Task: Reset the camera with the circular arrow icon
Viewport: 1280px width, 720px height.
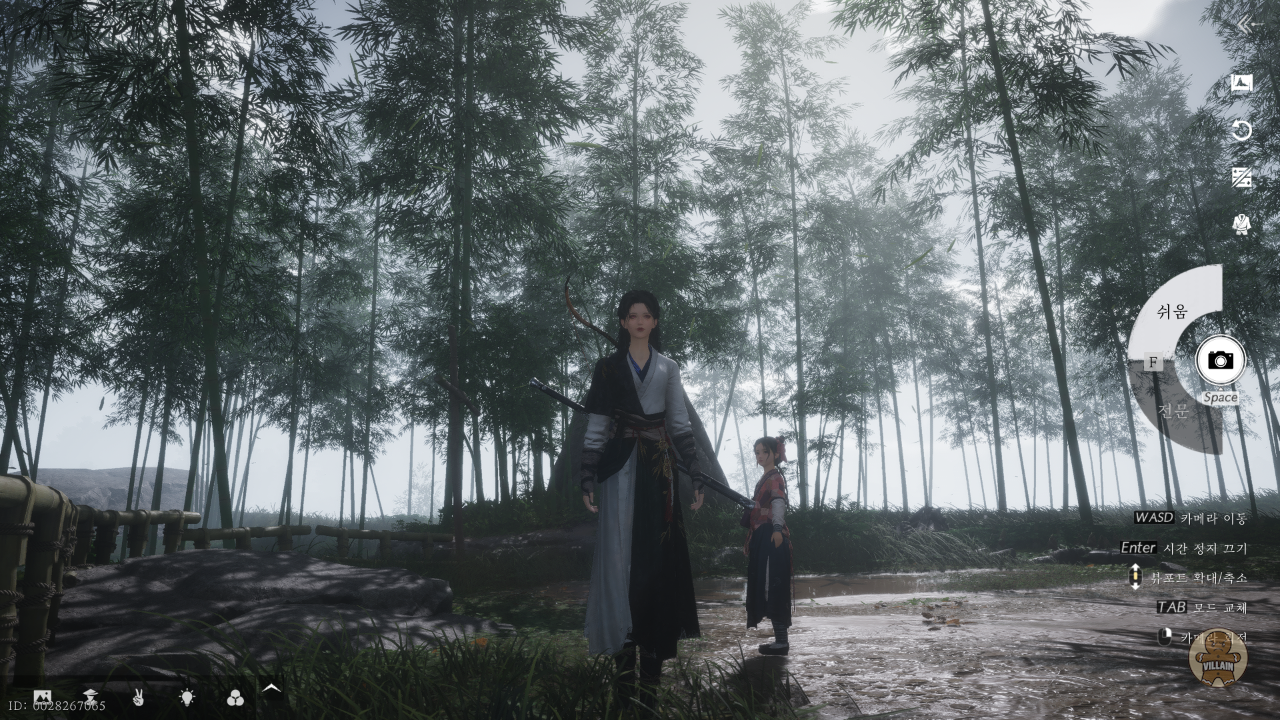Action: (x=1242, y=131)
